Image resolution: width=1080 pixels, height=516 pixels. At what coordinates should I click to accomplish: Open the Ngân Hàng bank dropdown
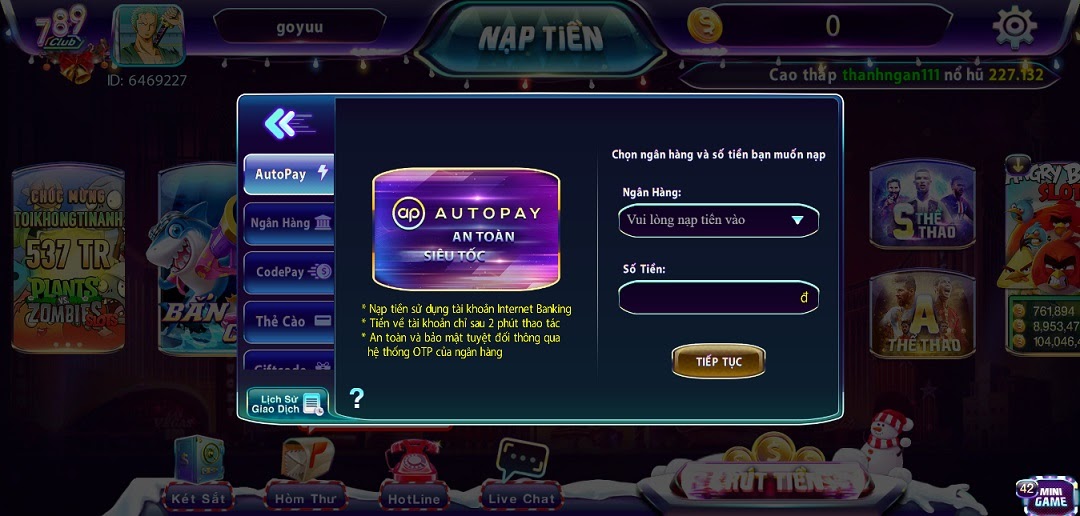tap(718, 220)
